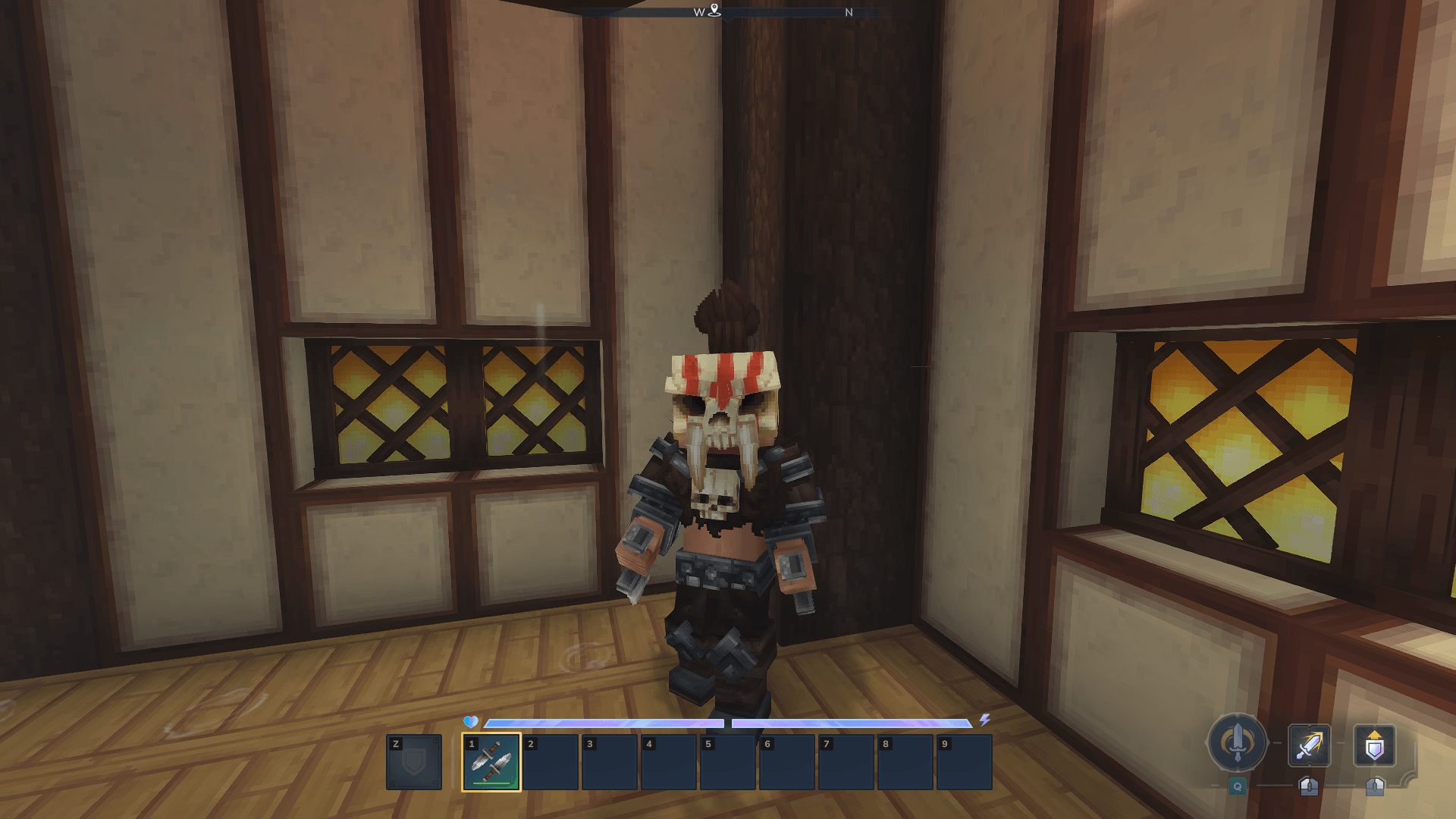This screenshot has width=1456, height=819.
Task: Activate the round sword signature ability
Action: 1238,743
